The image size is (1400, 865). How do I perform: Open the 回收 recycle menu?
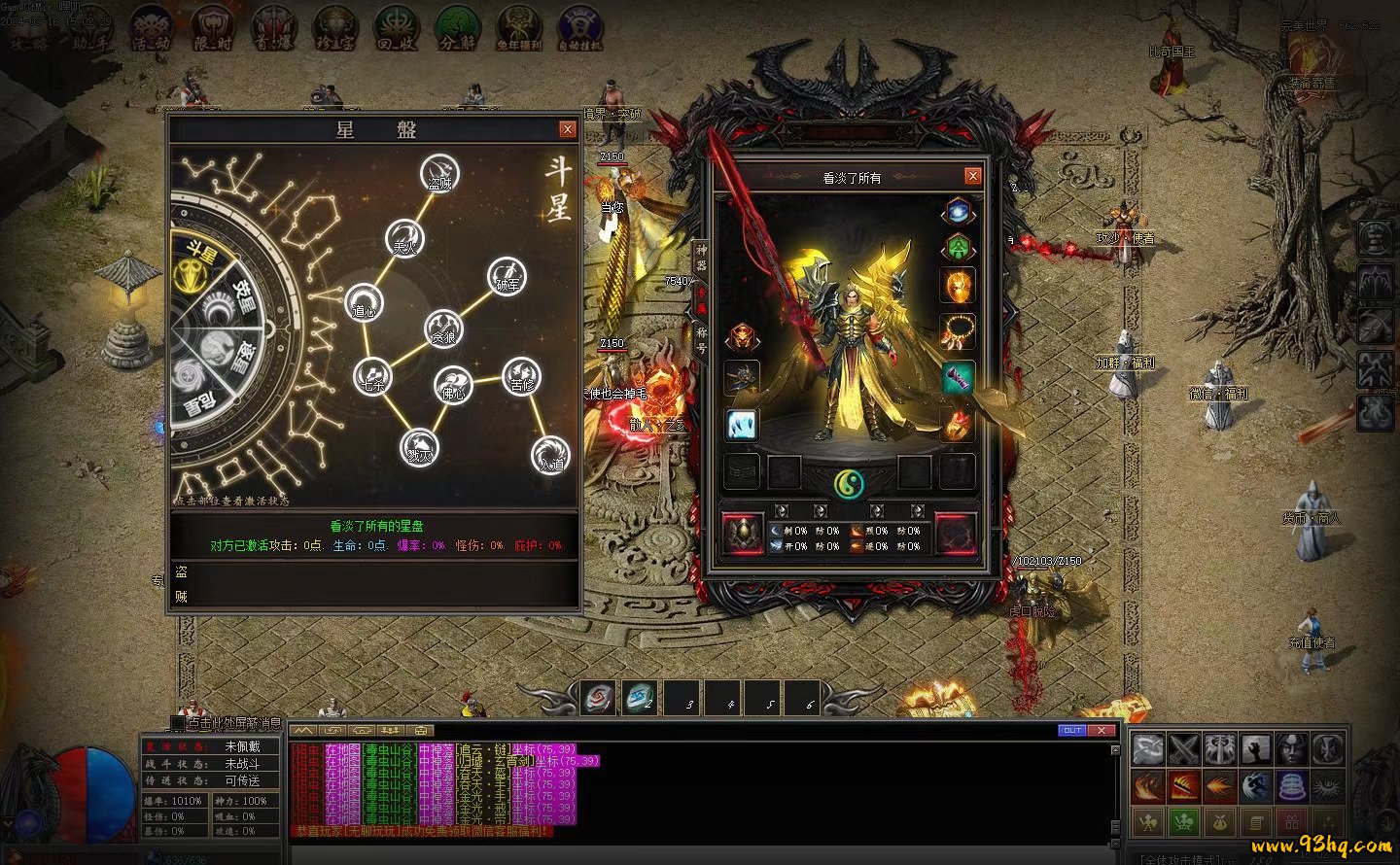pyautogui.click(x=396, y=28)
